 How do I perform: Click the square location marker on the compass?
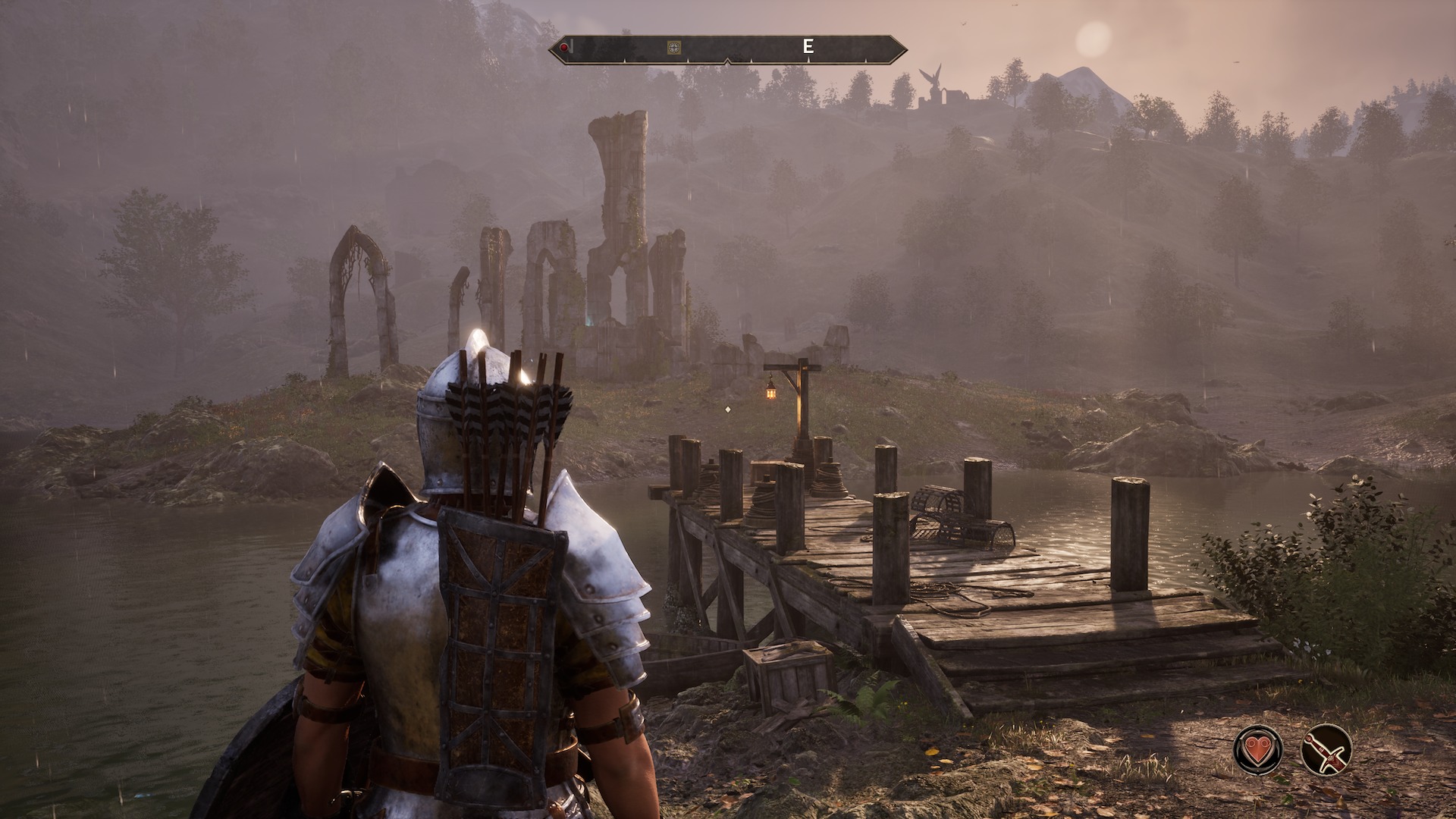673,48
